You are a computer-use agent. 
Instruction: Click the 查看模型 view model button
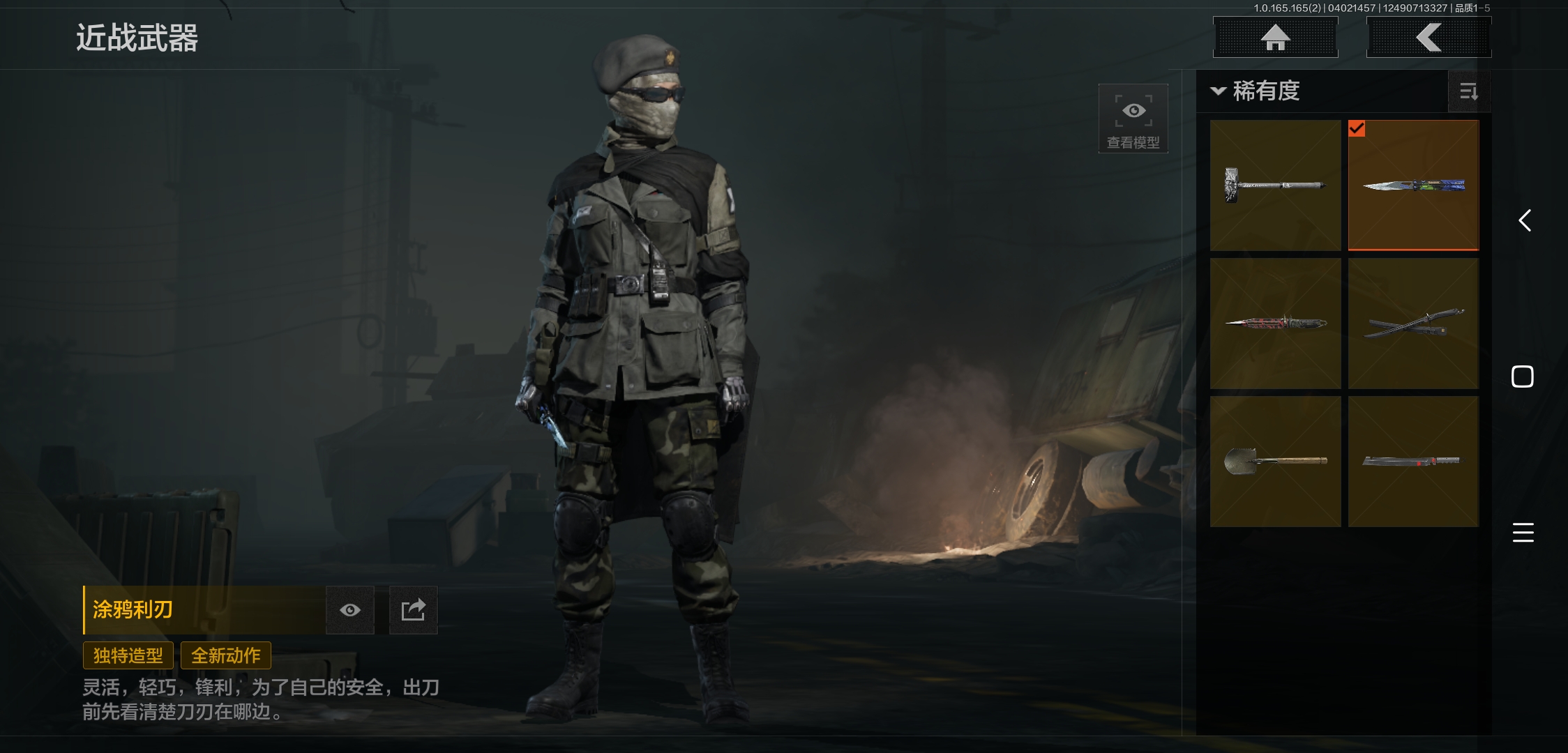(1133, 119)
